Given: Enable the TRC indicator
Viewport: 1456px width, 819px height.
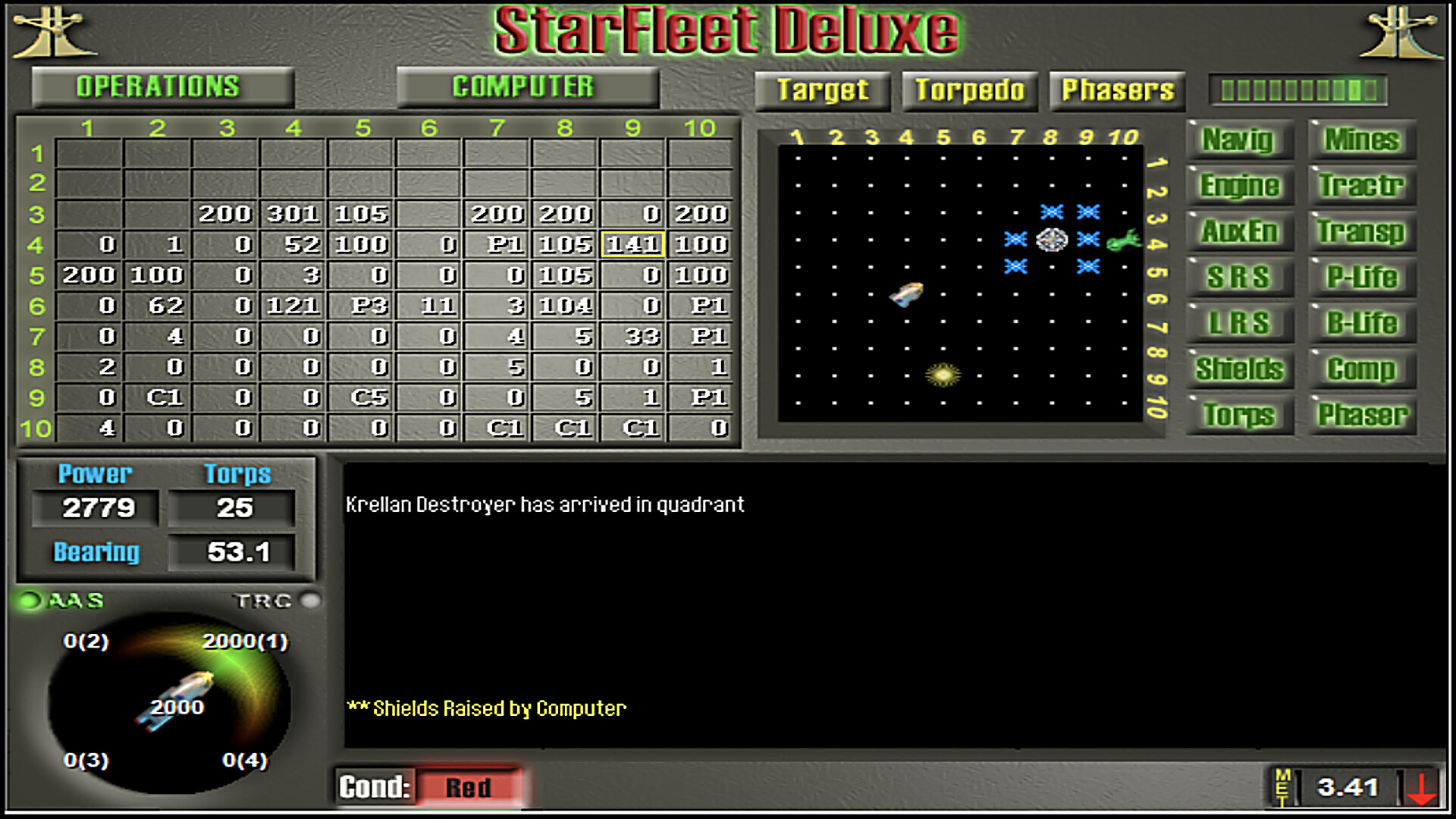Looking at the screenshot, I should (310, 601).
